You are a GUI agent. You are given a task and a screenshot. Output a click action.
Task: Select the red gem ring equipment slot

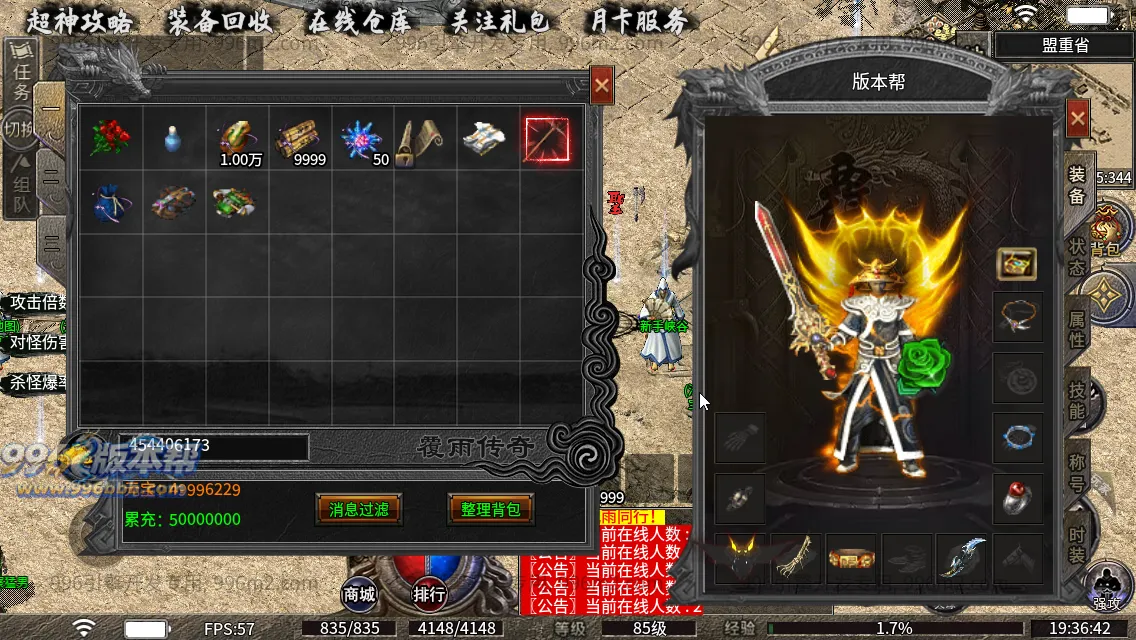(1018, 498)
